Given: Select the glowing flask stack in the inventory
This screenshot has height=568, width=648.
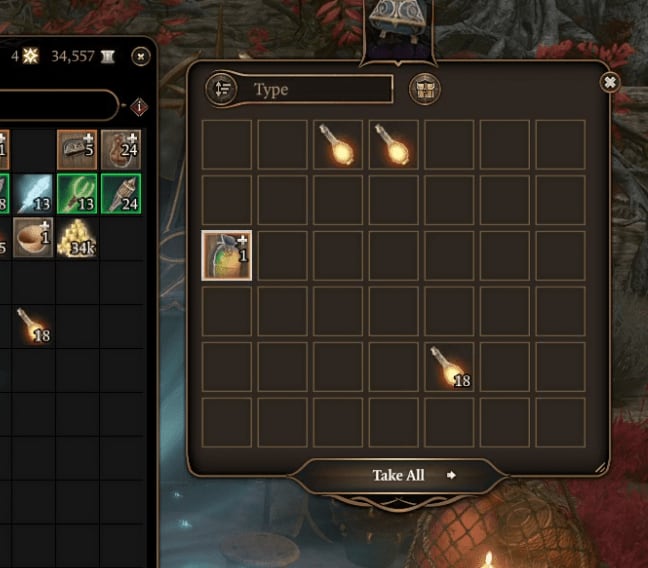Looking at the screenshot, I should 33,325.
